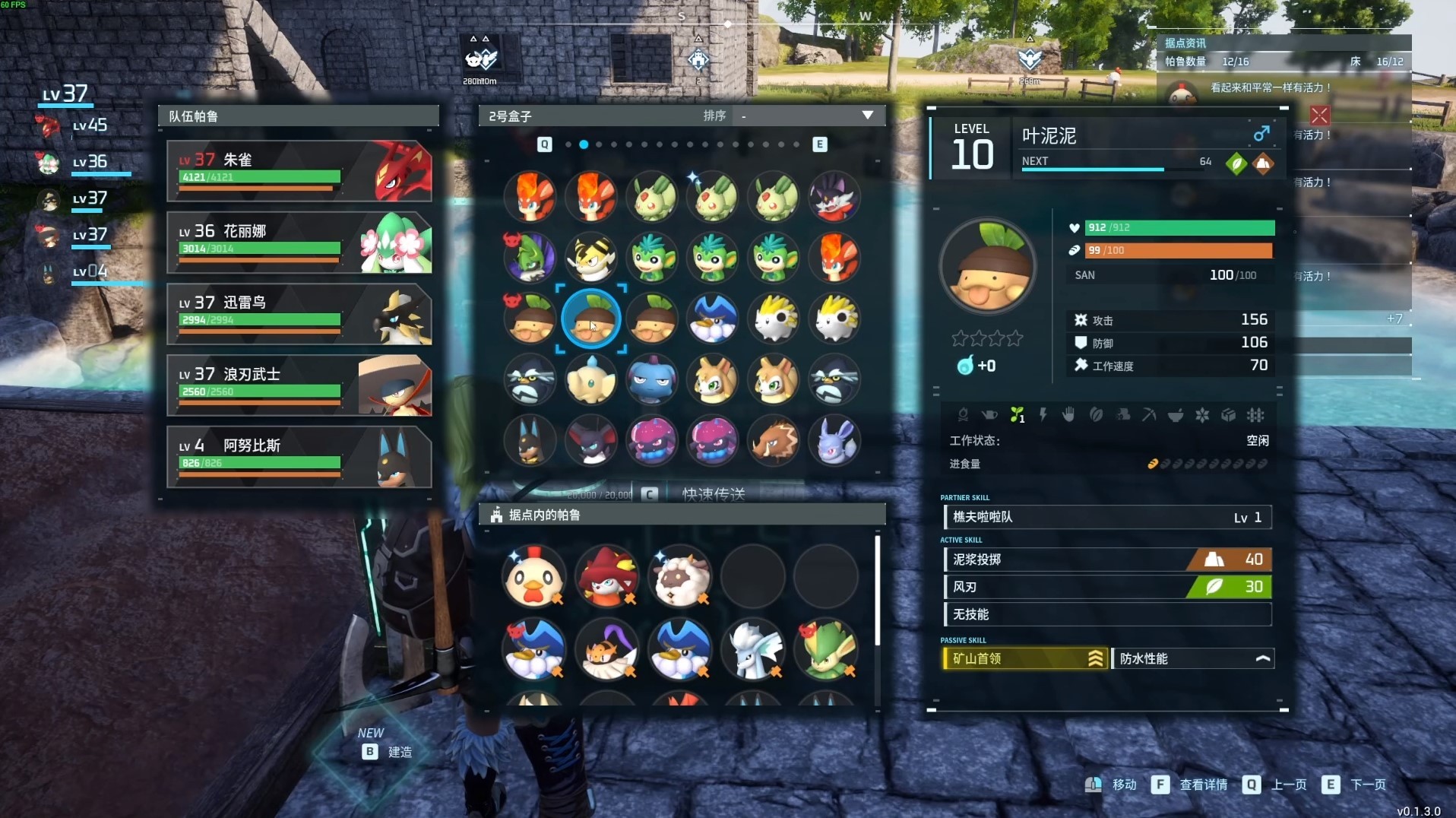Screen dimensions: 1456x818
Task: Click the 阿努比斯 party slot
Action: click(x=299, y=457)
